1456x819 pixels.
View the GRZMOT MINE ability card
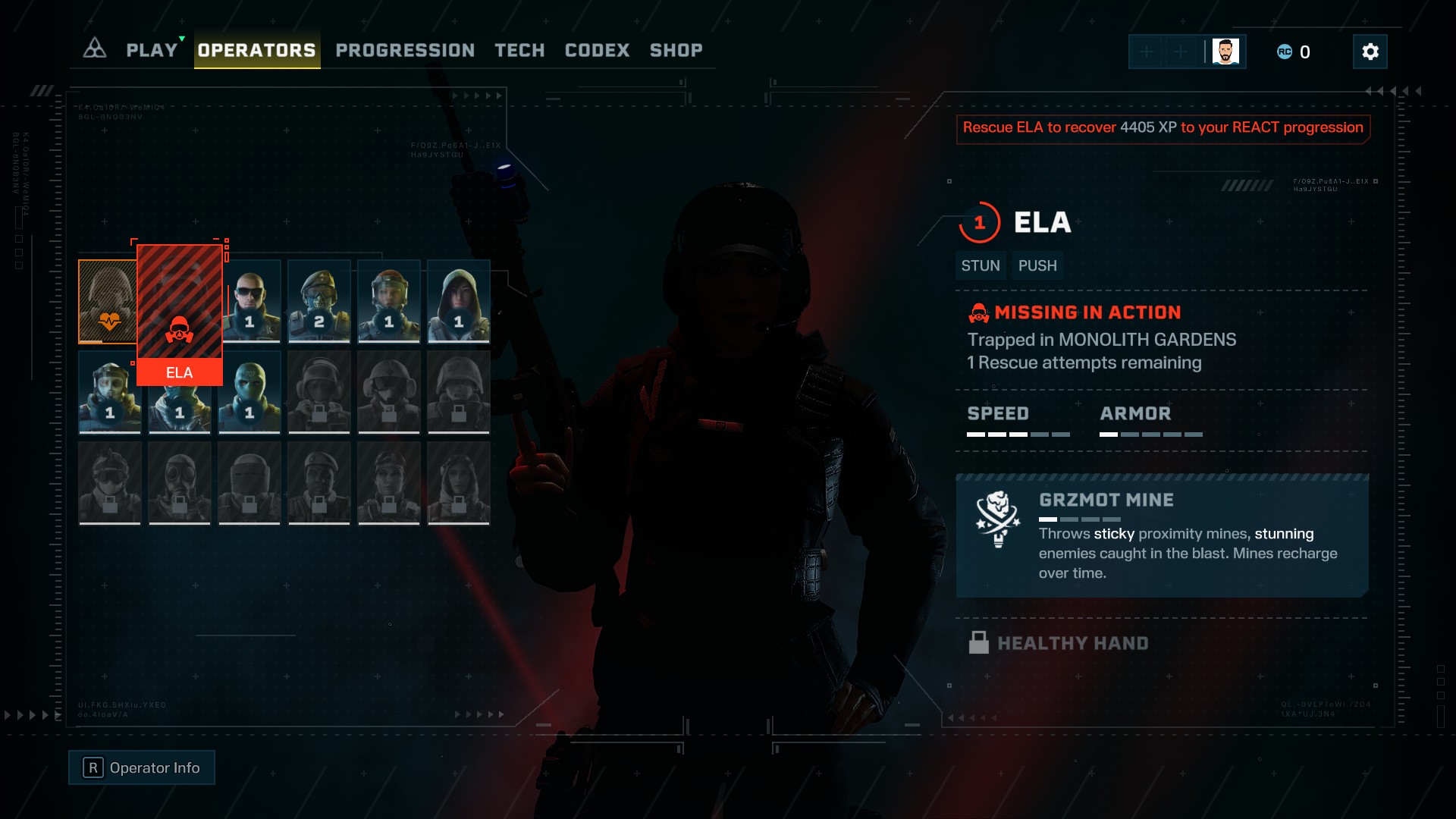click(x=1162, y=536)
